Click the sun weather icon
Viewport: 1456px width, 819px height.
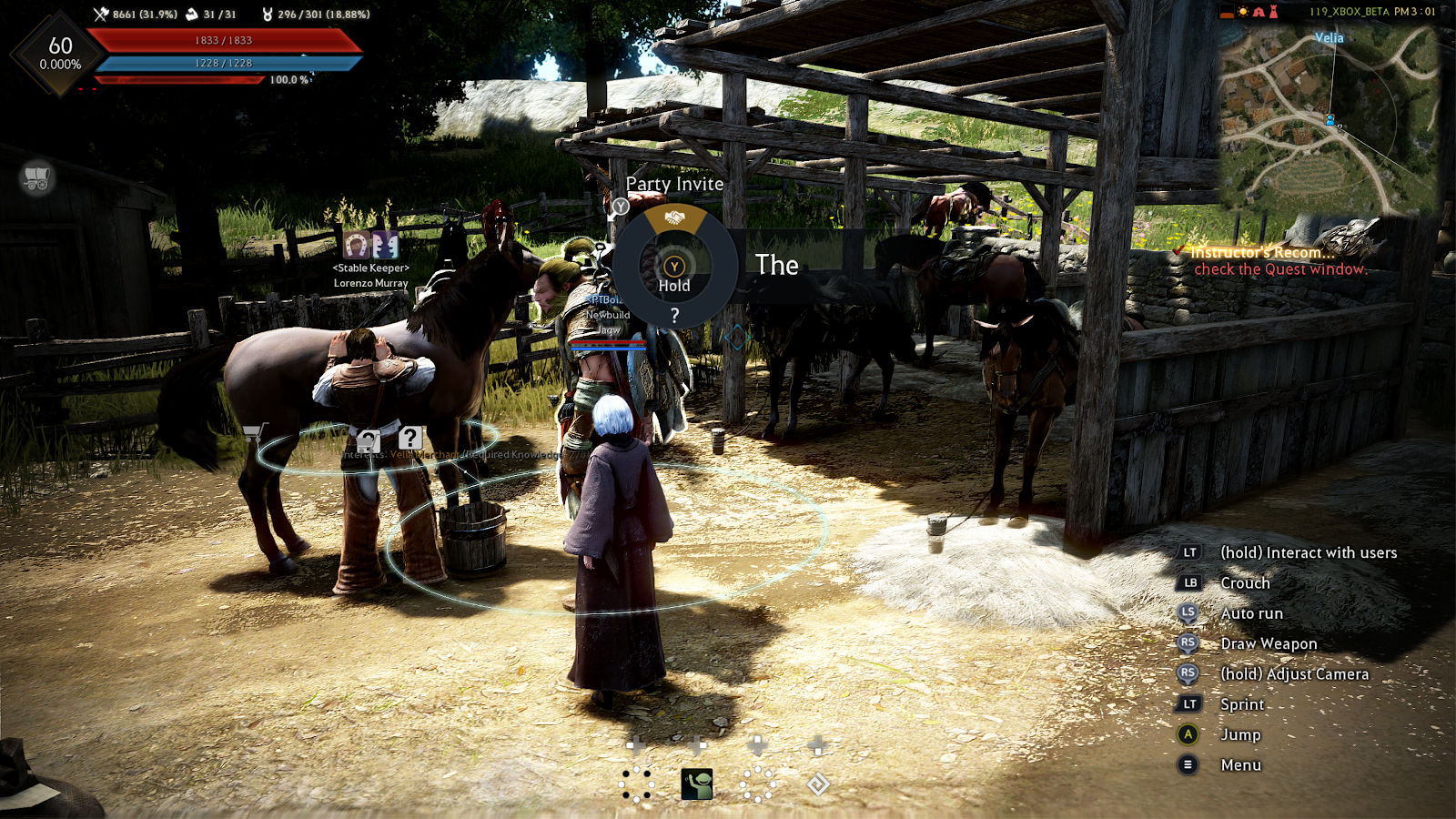point(1243,12)
